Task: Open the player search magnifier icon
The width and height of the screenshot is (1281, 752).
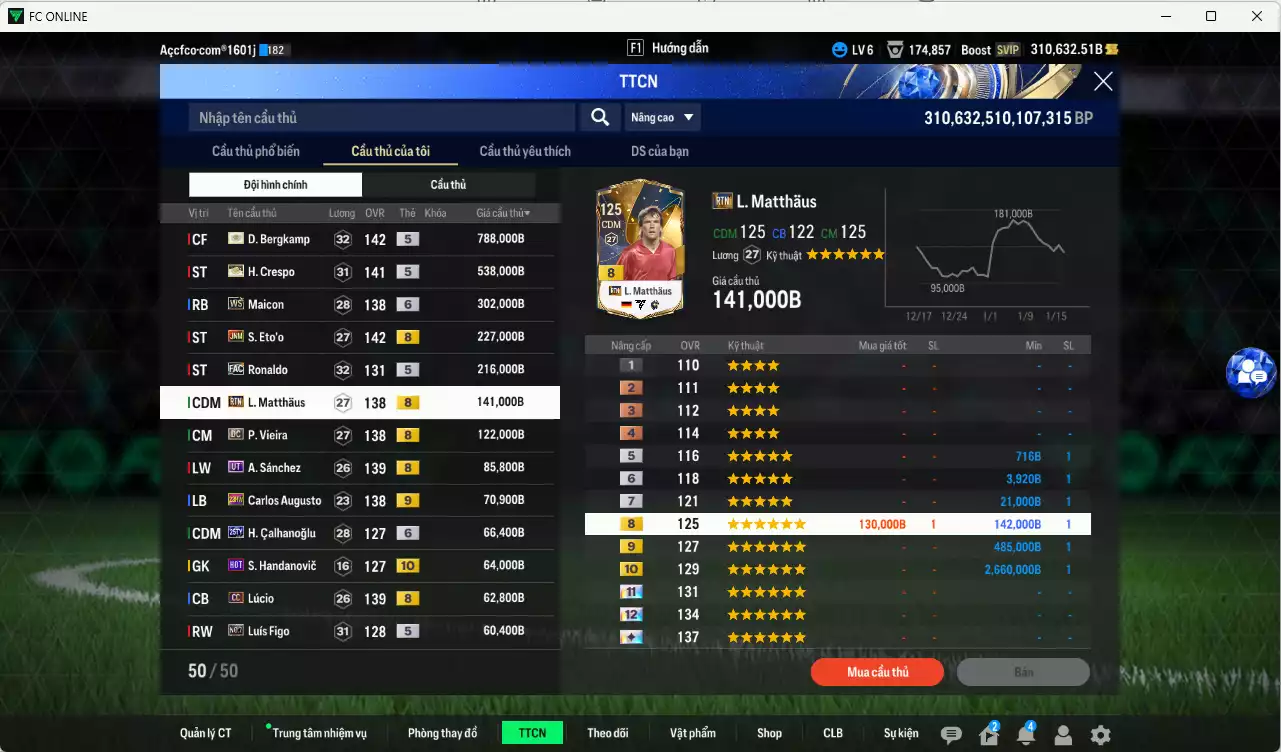Action: 599,117
